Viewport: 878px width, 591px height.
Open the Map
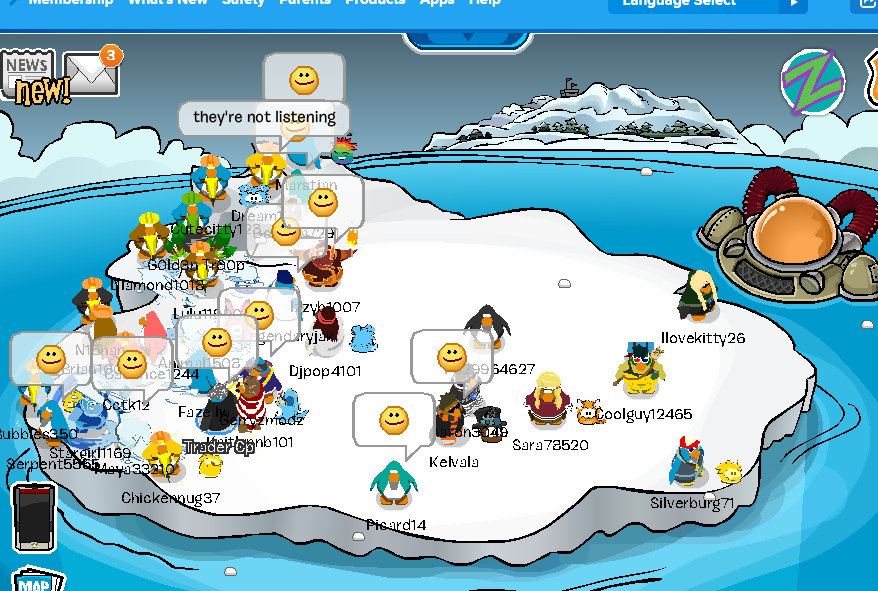coord(38,581)
